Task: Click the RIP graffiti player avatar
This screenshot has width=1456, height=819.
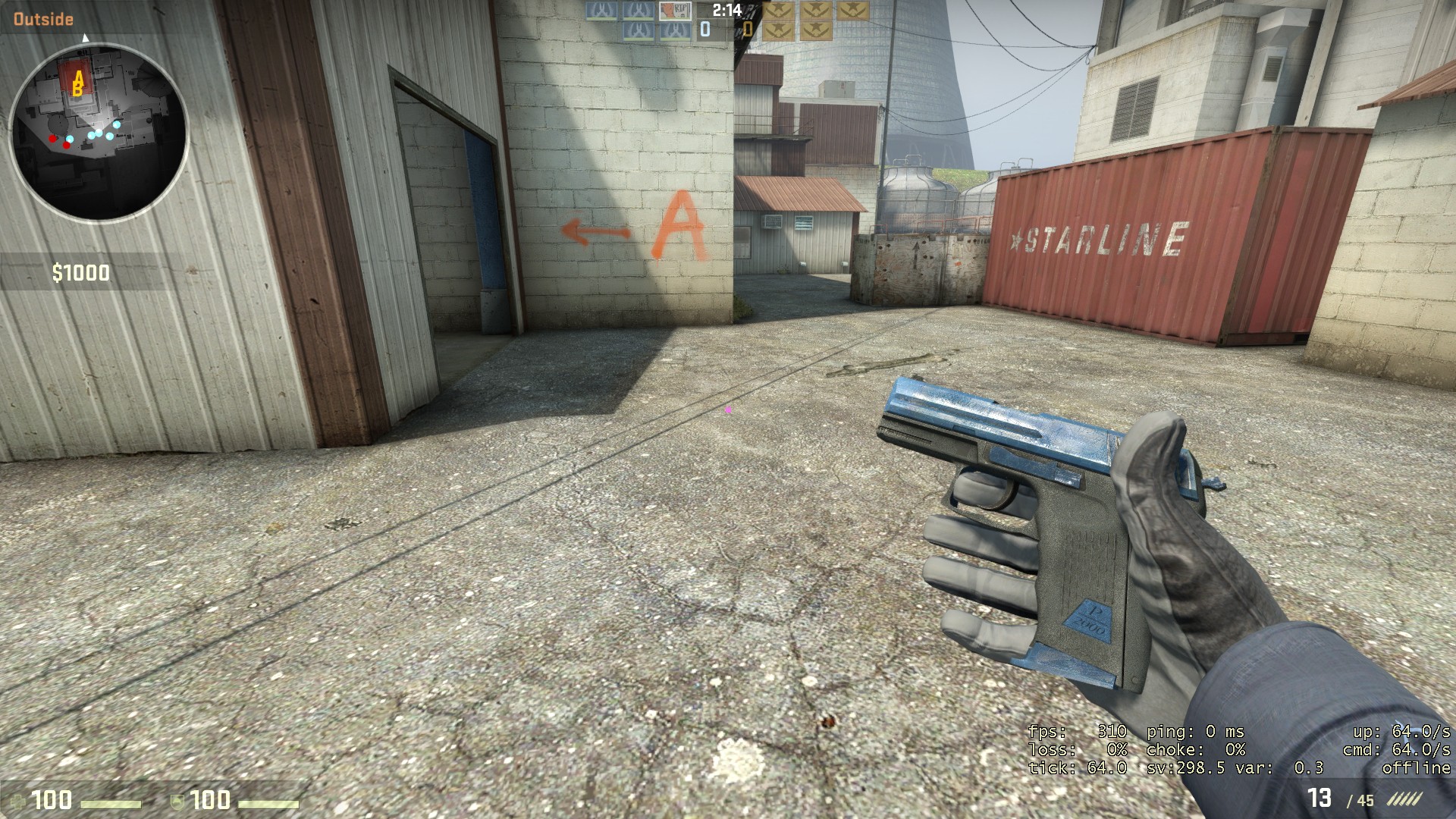Action: coord(675,11)
